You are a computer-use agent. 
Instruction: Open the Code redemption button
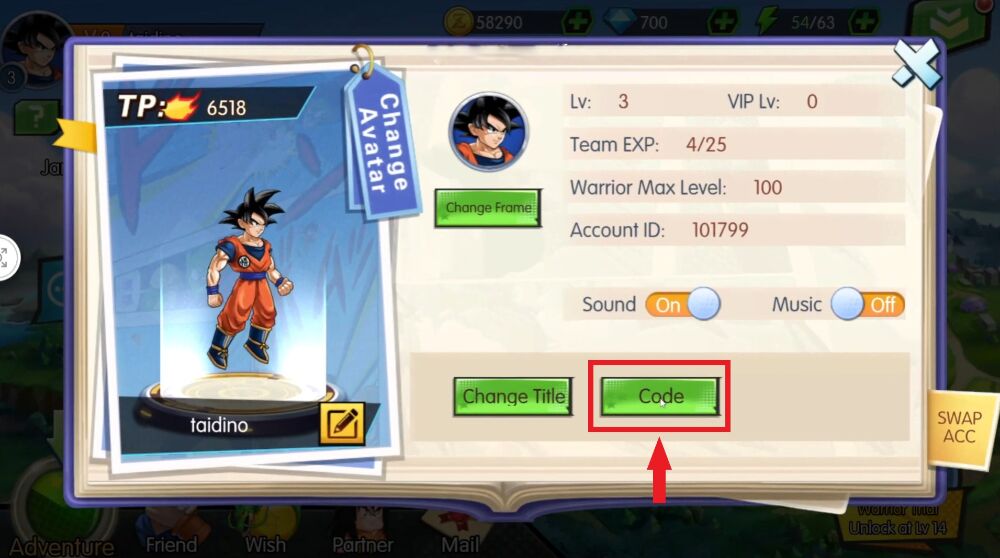click(660, 397)
